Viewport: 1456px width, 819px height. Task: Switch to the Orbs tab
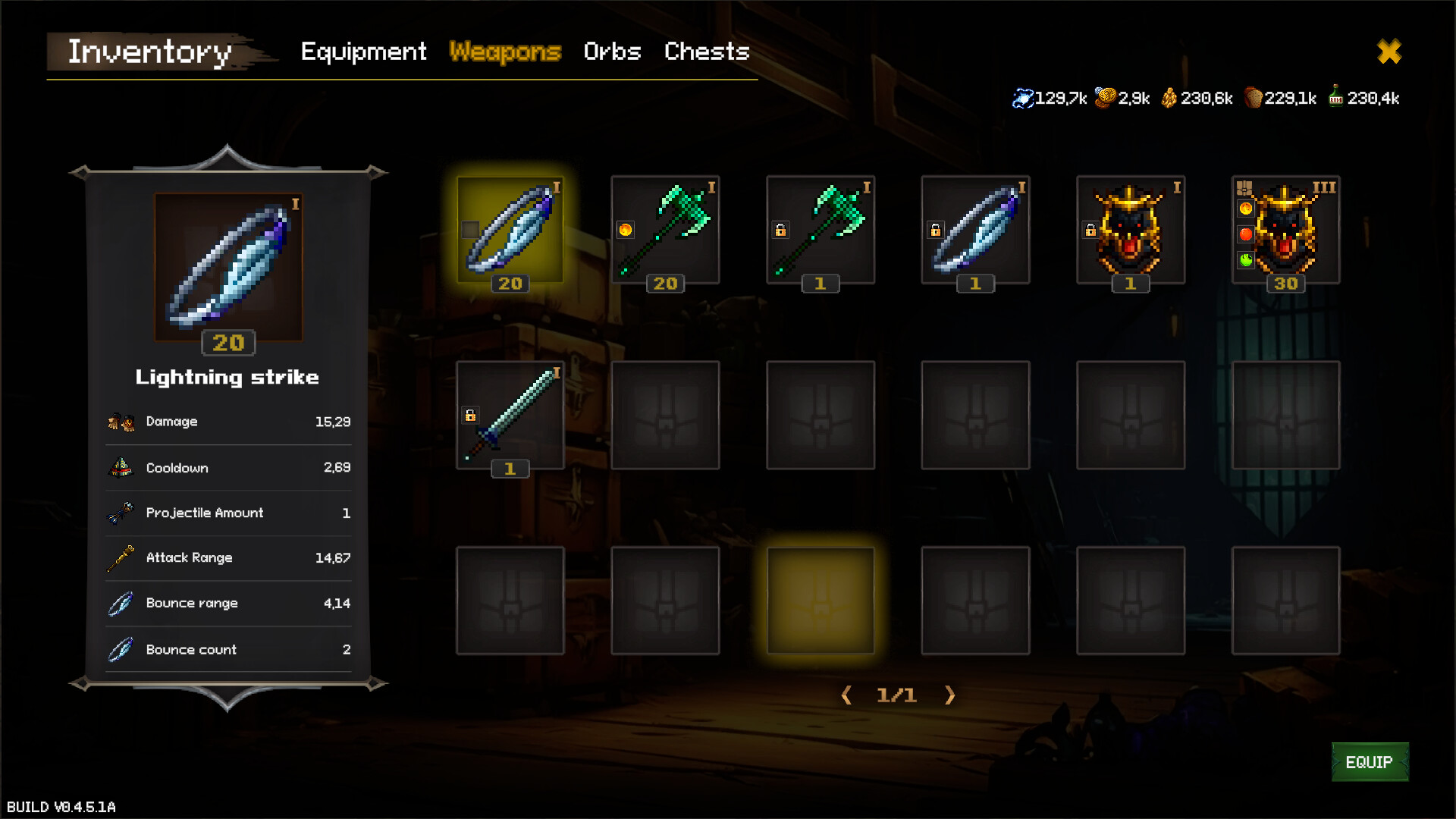(612, 52)
